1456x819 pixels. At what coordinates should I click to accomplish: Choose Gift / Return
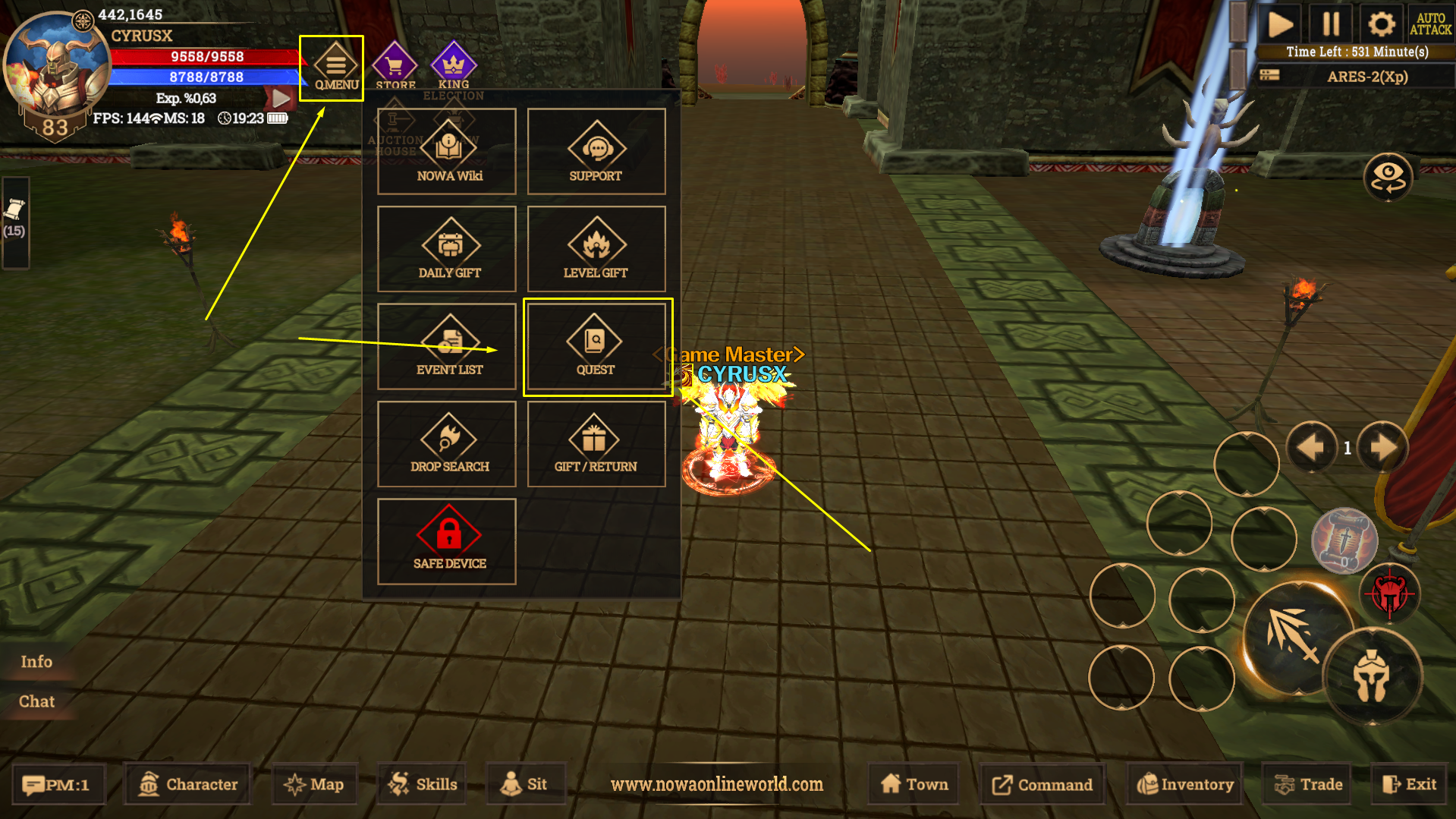click(x=596, y=443)
